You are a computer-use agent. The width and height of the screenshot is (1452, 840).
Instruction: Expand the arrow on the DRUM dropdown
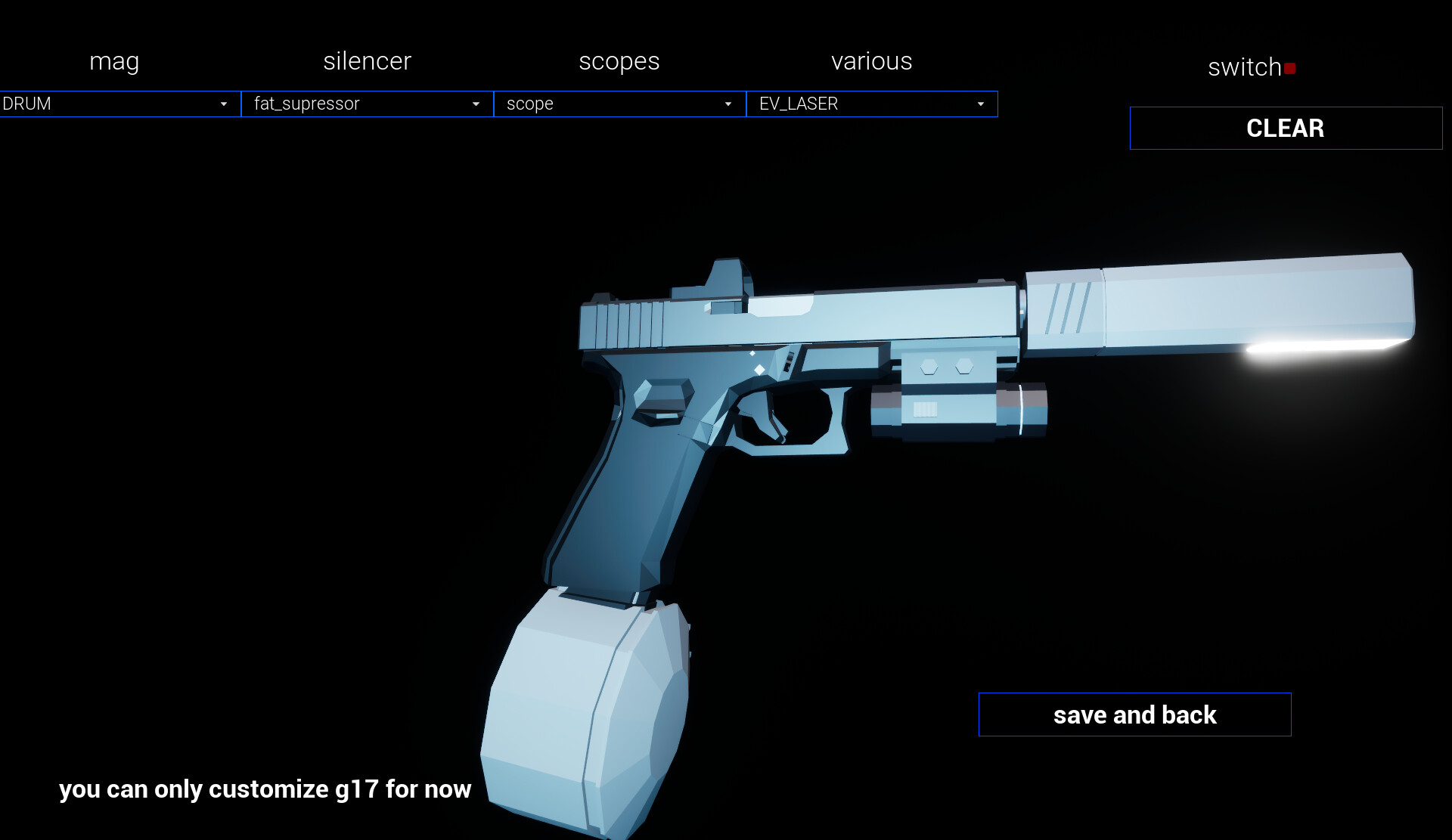[x=223, y=104]
